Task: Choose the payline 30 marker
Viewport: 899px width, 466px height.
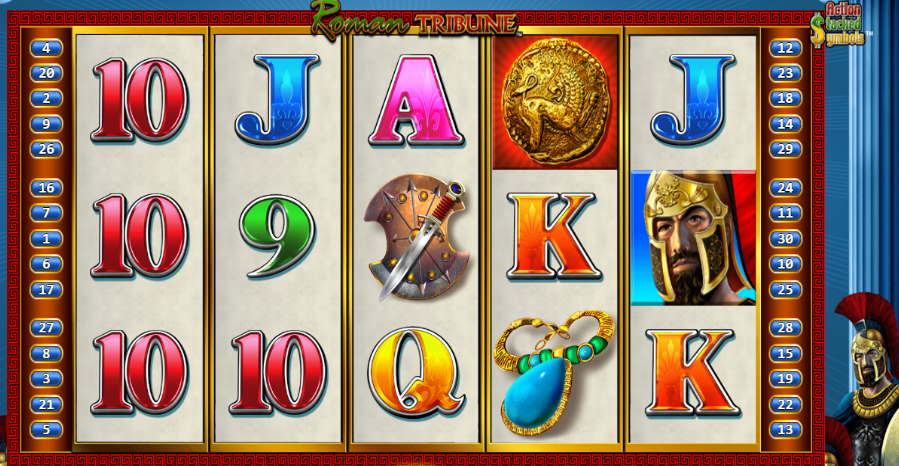Action: point(785,239)
